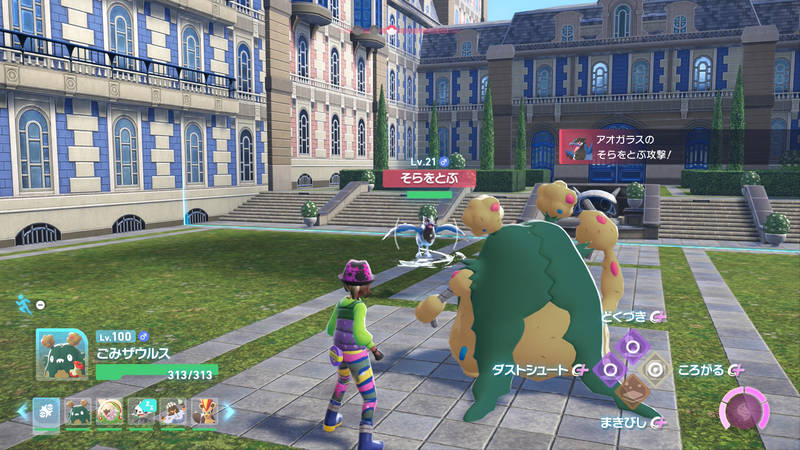Viewport: 800px width, 450px height.
Task: Choose the まきびし (Spikes) move icon
Action: pyautogui.click(x=632, y=392)
